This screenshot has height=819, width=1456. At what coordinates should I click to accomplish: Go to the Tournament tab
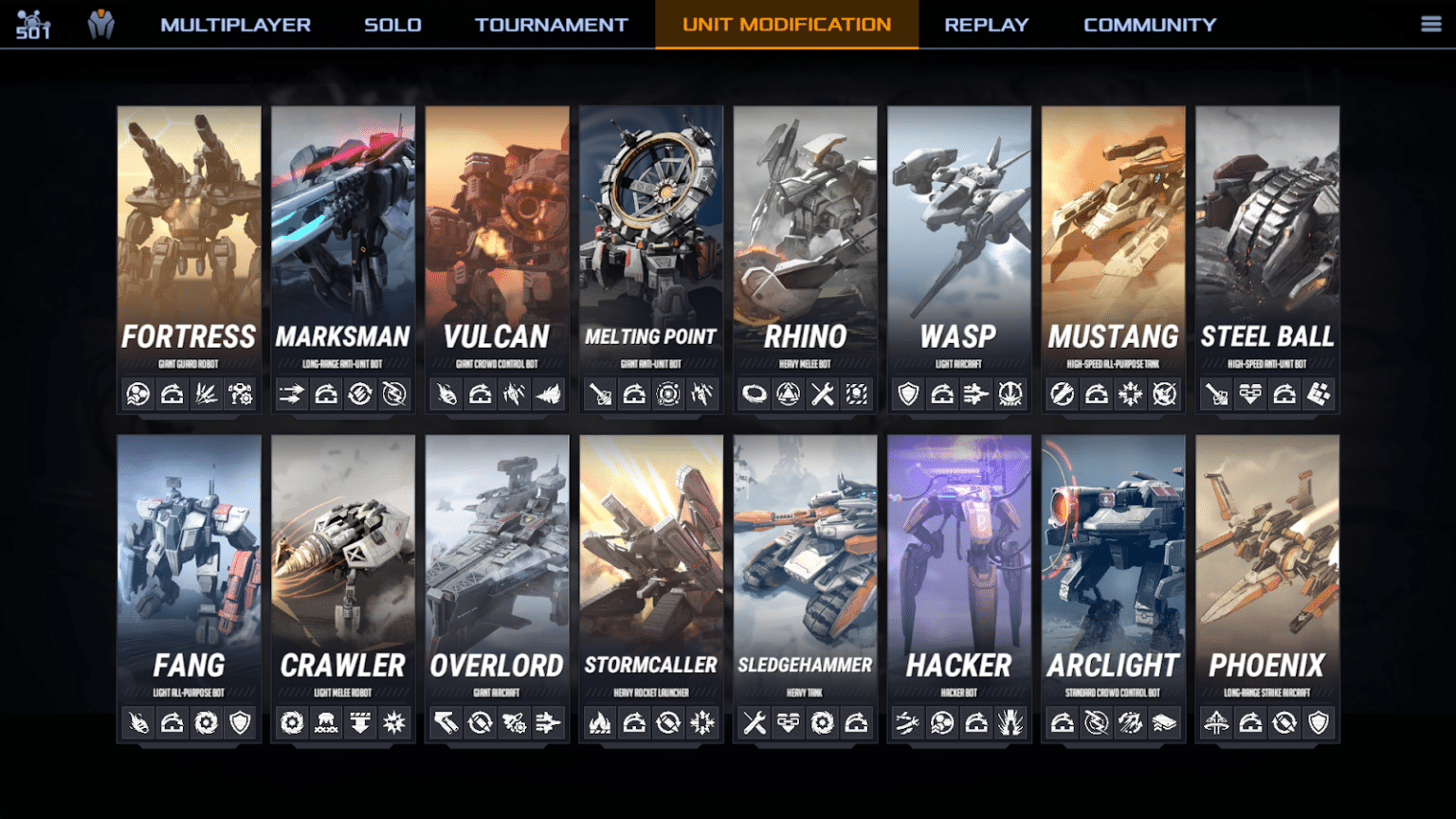click(551, 25)
